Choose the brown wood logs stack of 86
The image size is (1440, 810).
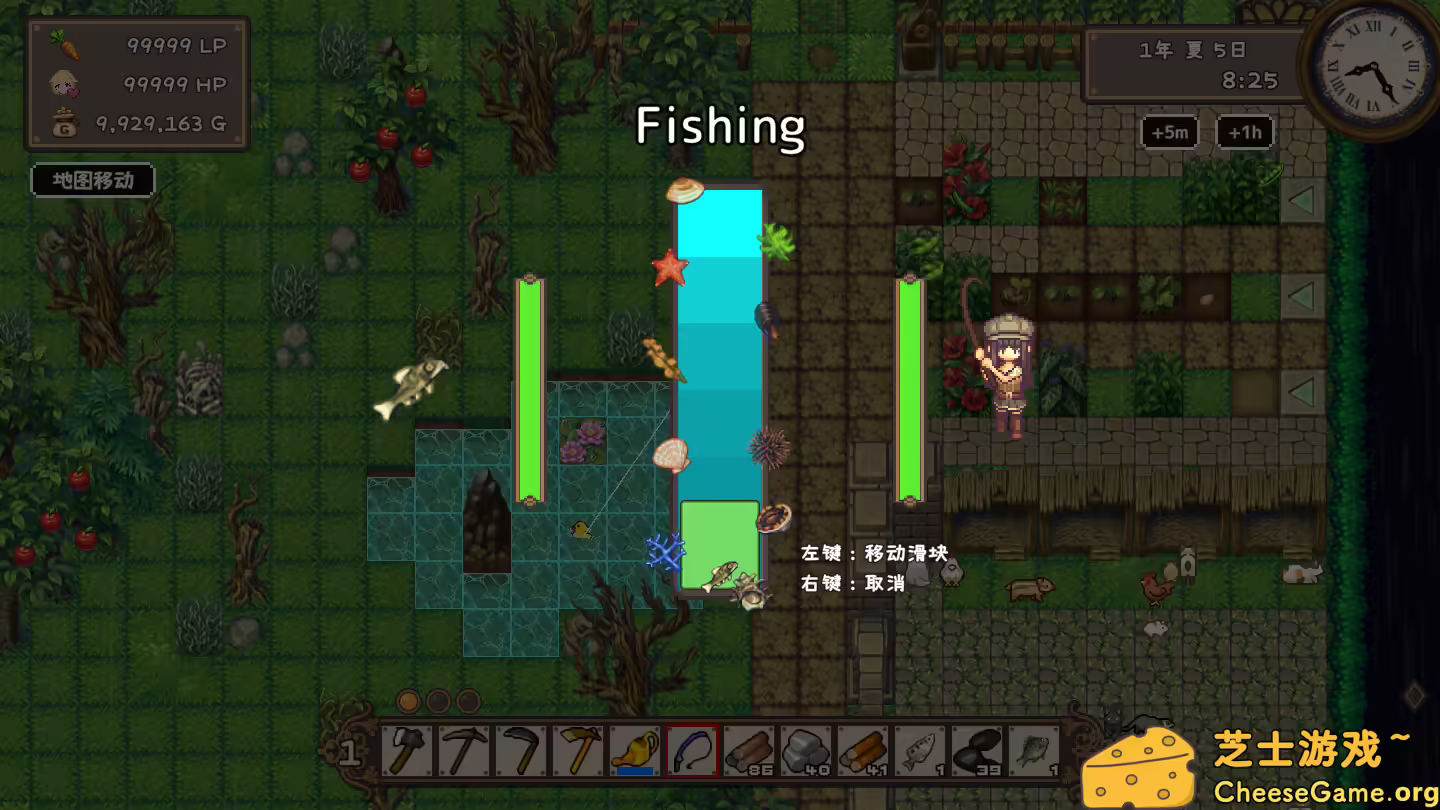(749, 750)
